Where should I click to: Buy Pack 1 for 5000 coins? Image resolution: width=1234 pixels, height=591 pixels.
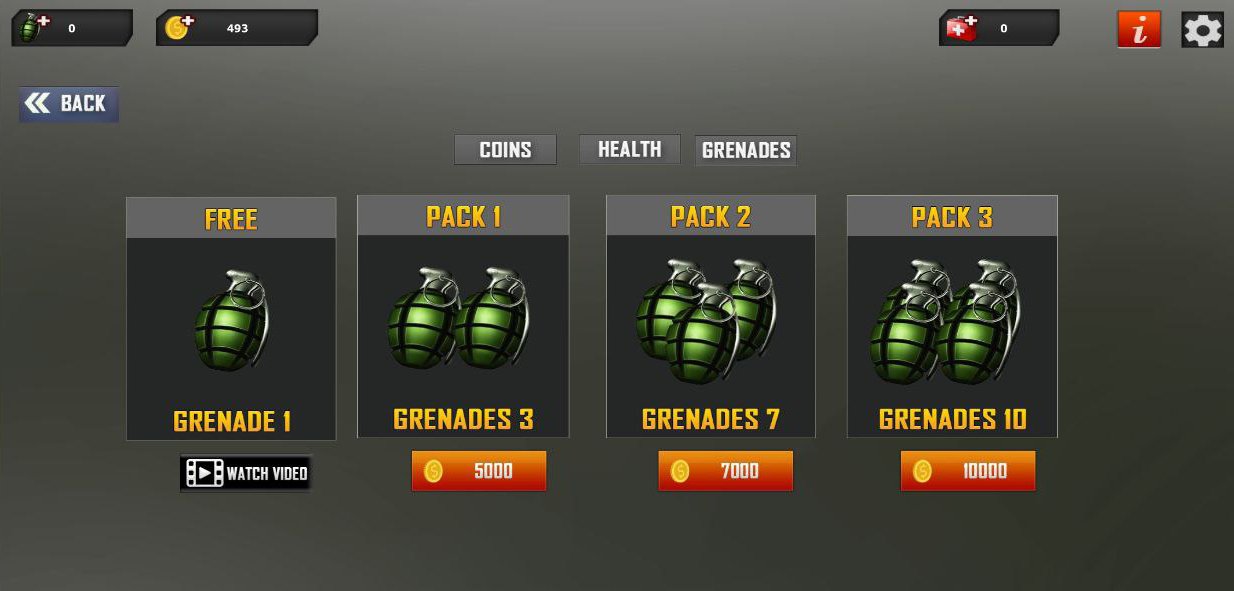[x=479, y=471]
